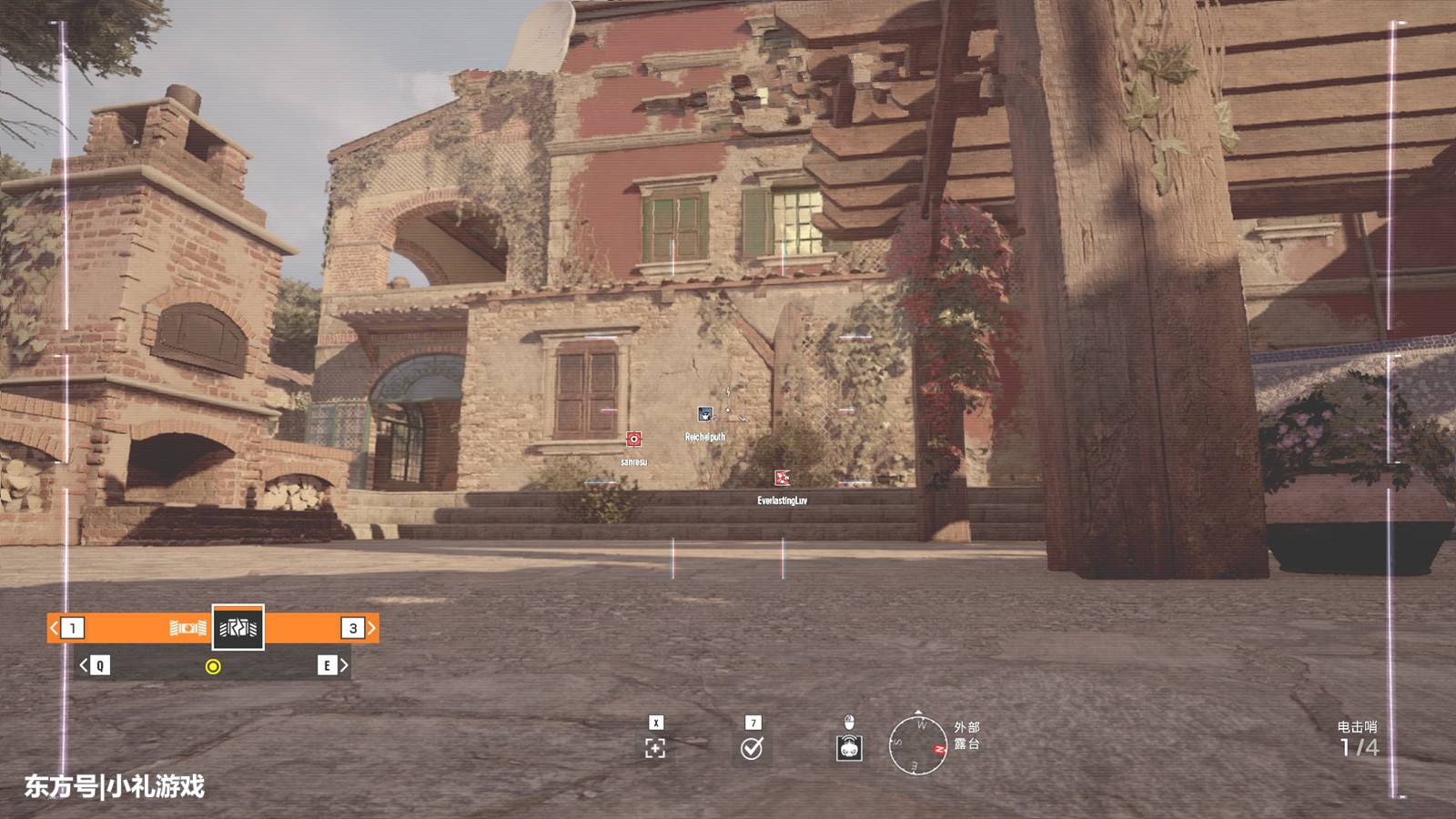Click the right arrow on the orange drone bar

(371, 628)
